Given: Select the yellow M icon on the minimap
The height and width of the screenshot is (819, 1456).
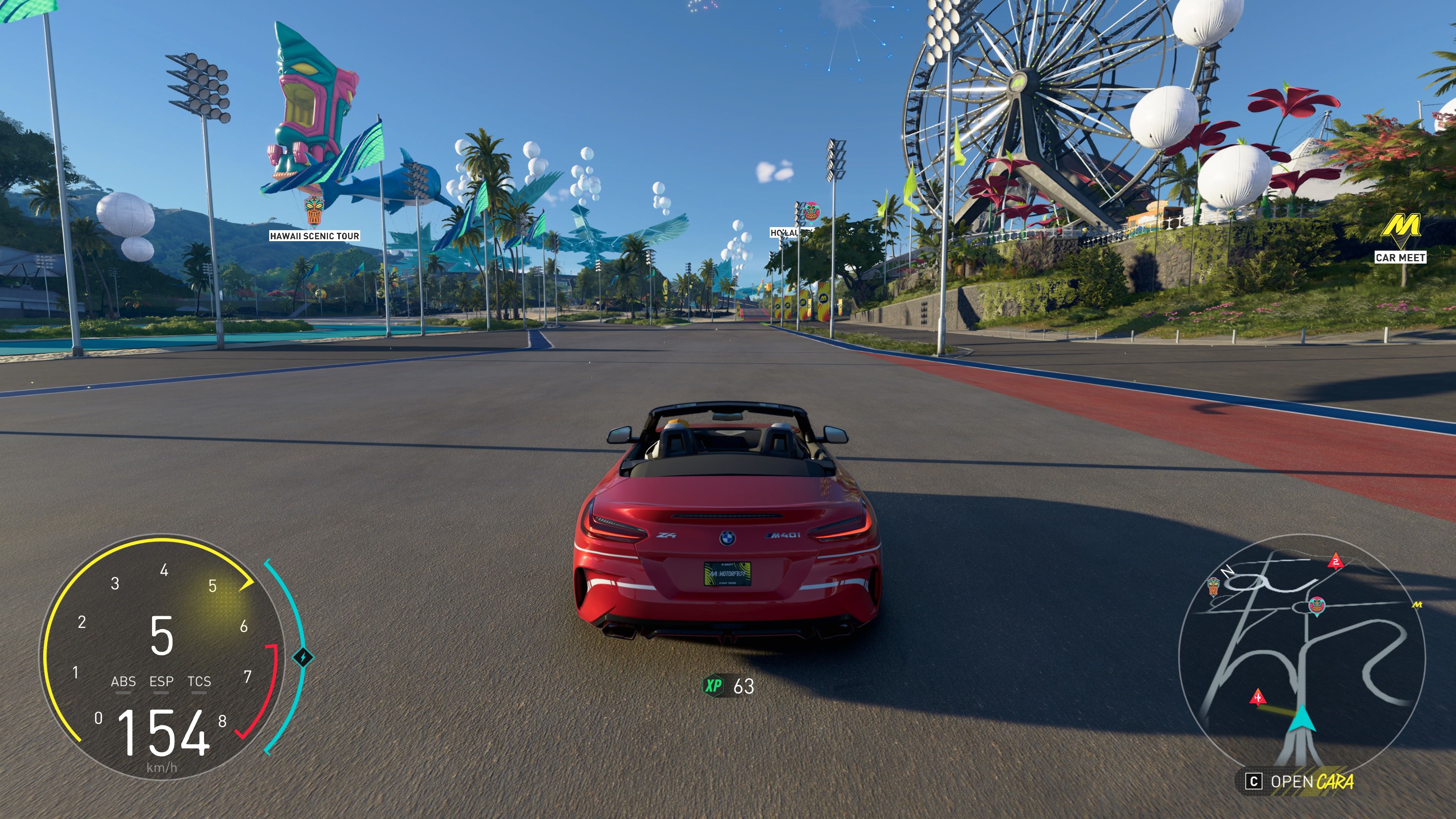Looking at the screenshot, I should point(1417,605).
